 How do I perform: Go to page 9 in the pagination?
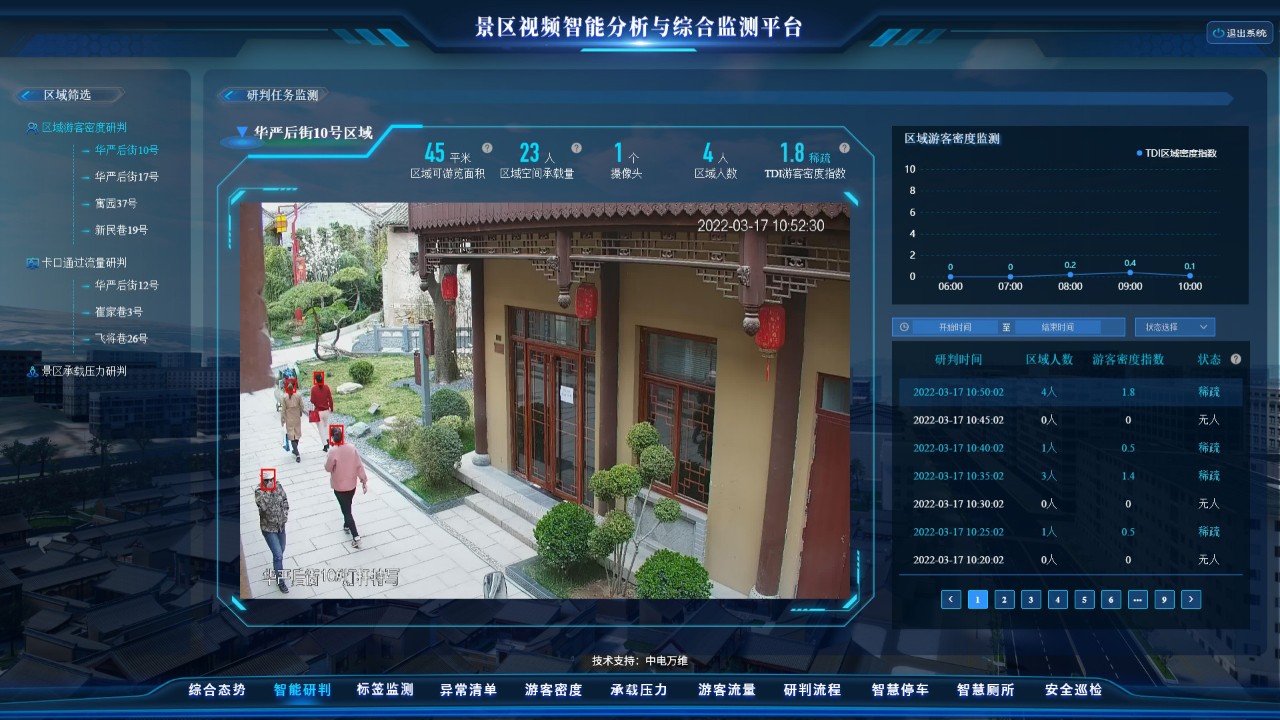click(1163, 598)
